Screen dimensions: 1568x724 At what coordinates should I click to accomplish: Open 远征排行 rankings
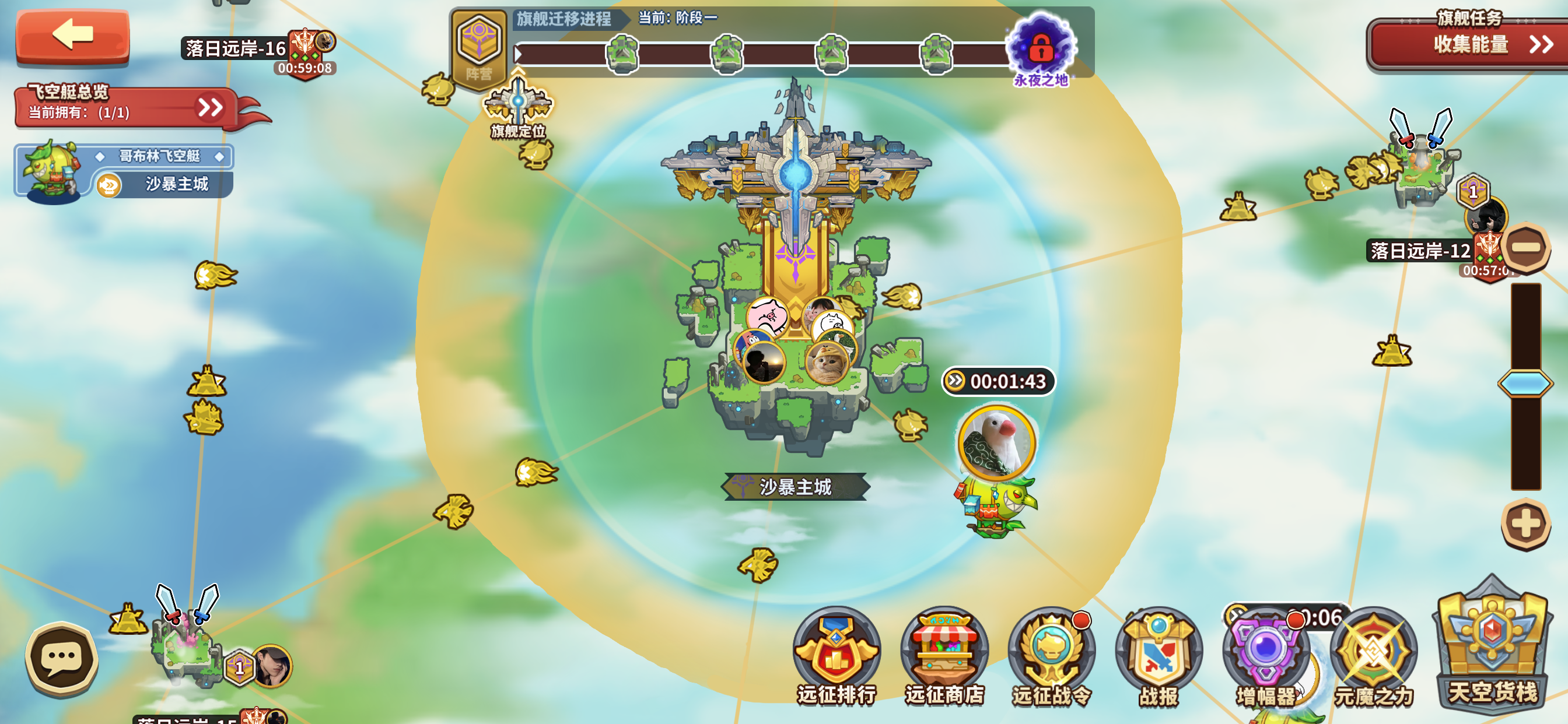pos(836,657)
